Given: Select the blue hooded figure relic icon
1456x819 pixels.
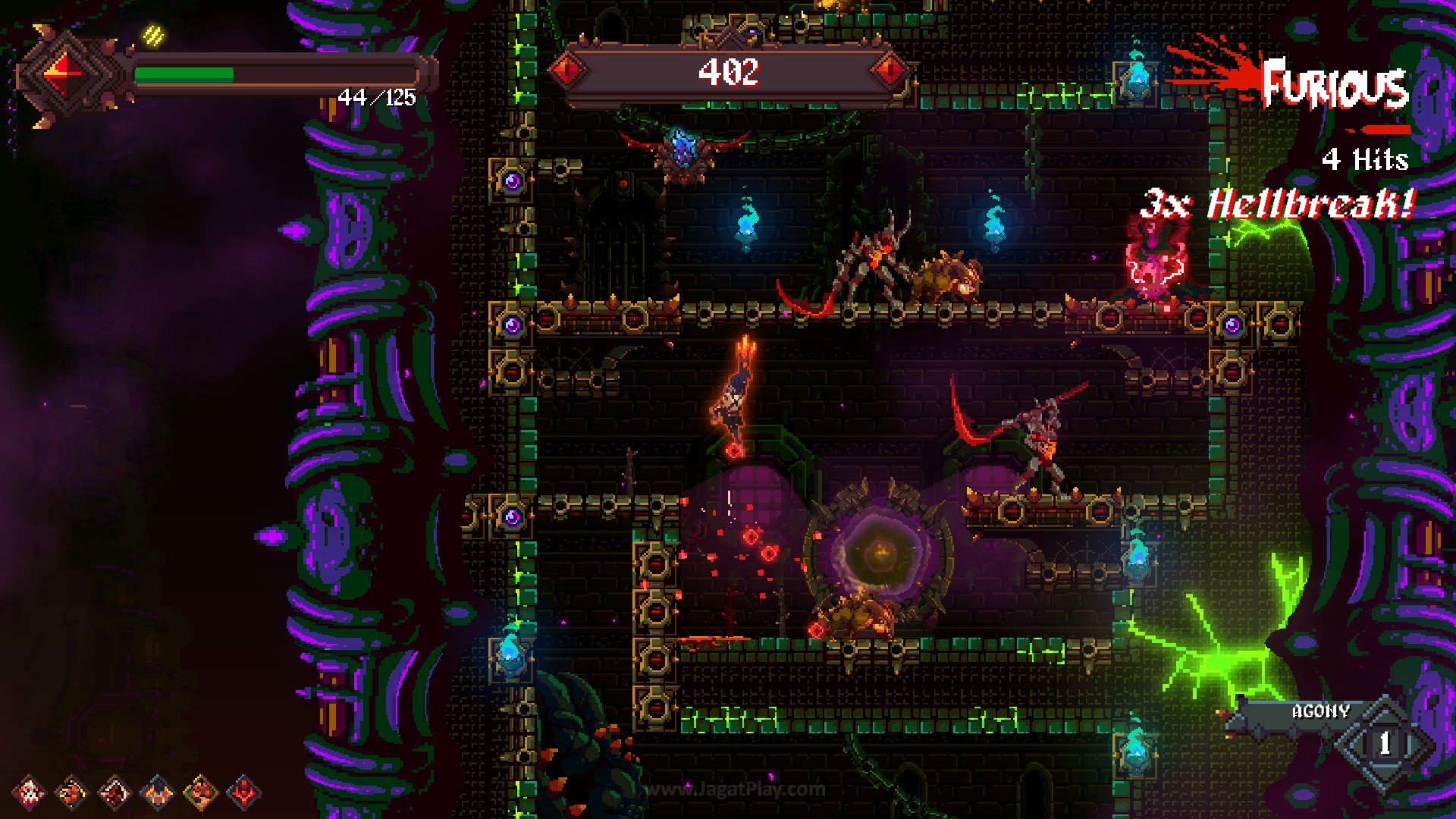Looking at the screenshot, I should pyautogui.click(x=158, y=792).
